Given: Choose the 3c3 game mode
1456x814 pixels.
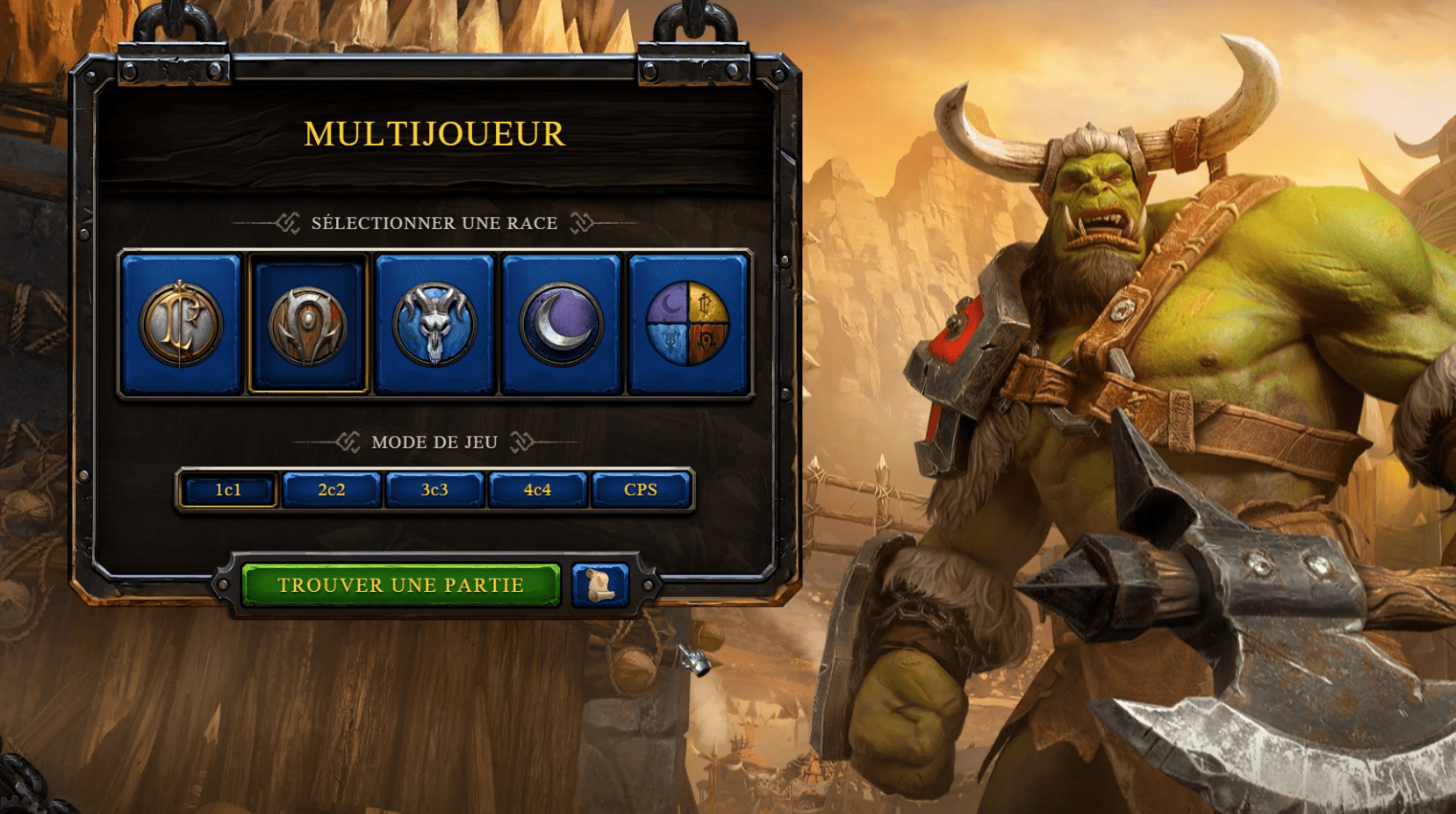Looking at the screenshot, I should pos(434,490).
